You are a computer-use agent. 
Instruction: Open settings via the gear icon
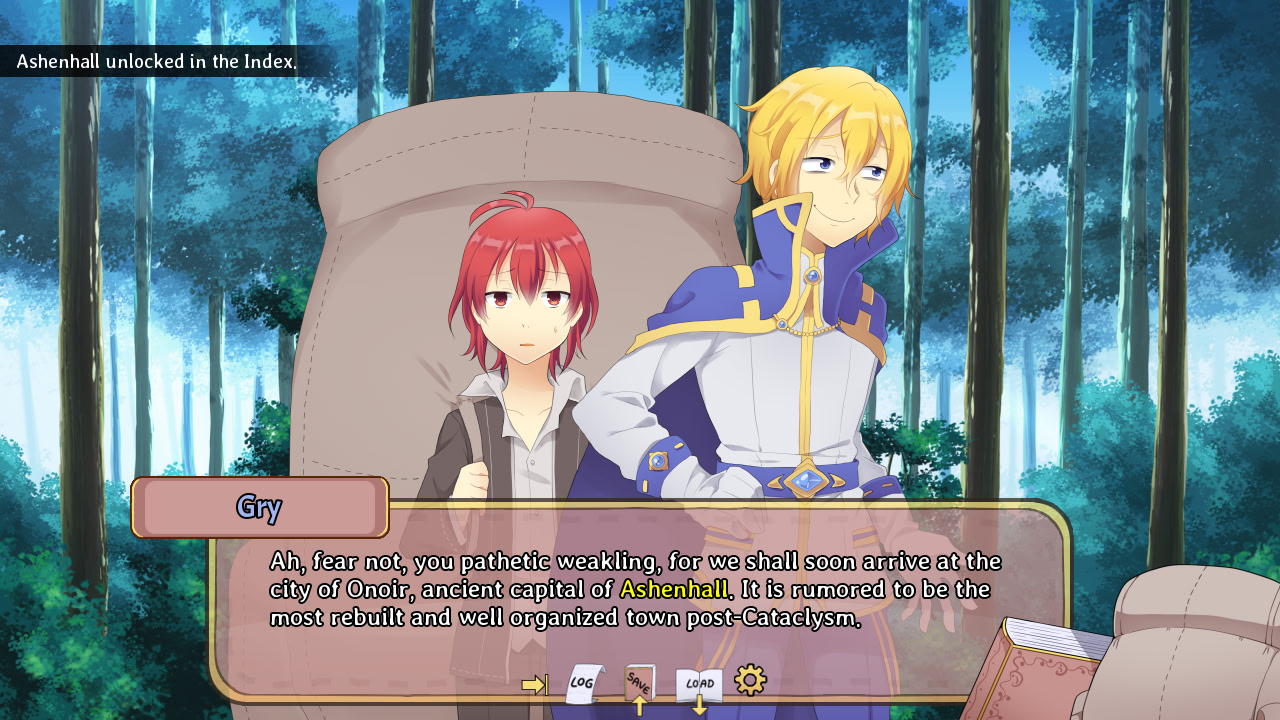click(750, 680)
